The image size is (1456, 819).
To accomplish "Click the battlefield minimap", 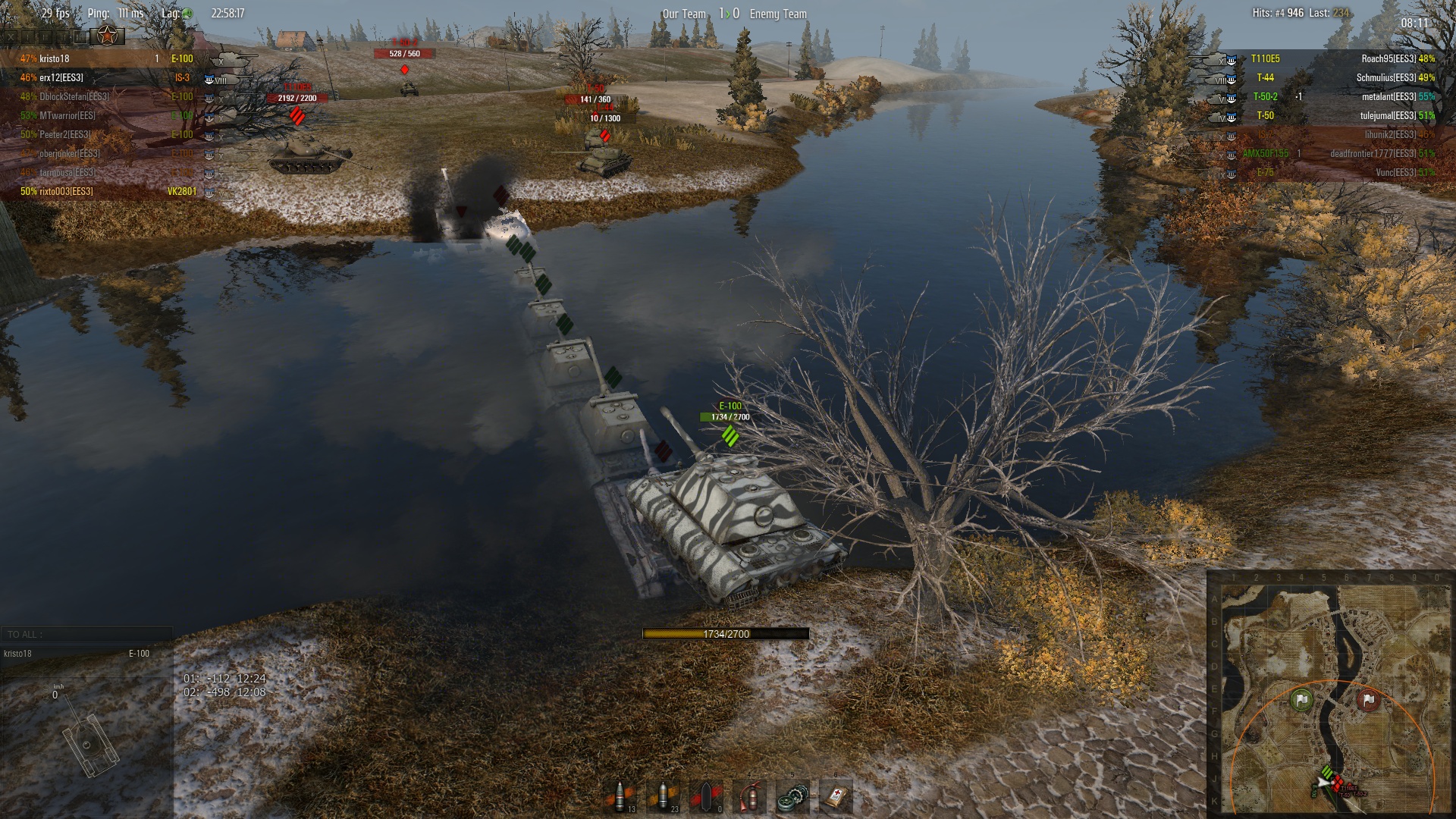I will [1330, 694].
